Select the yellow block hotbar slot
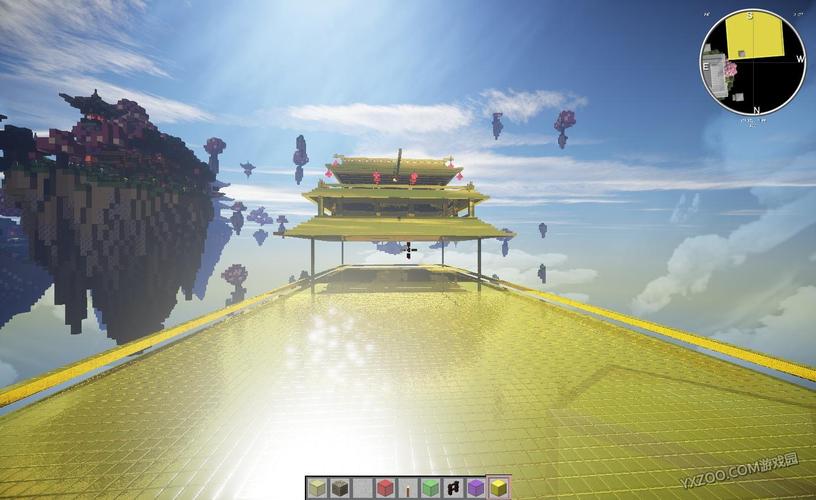This screenshot has width=816, height=500. click(x=498, y=488)
